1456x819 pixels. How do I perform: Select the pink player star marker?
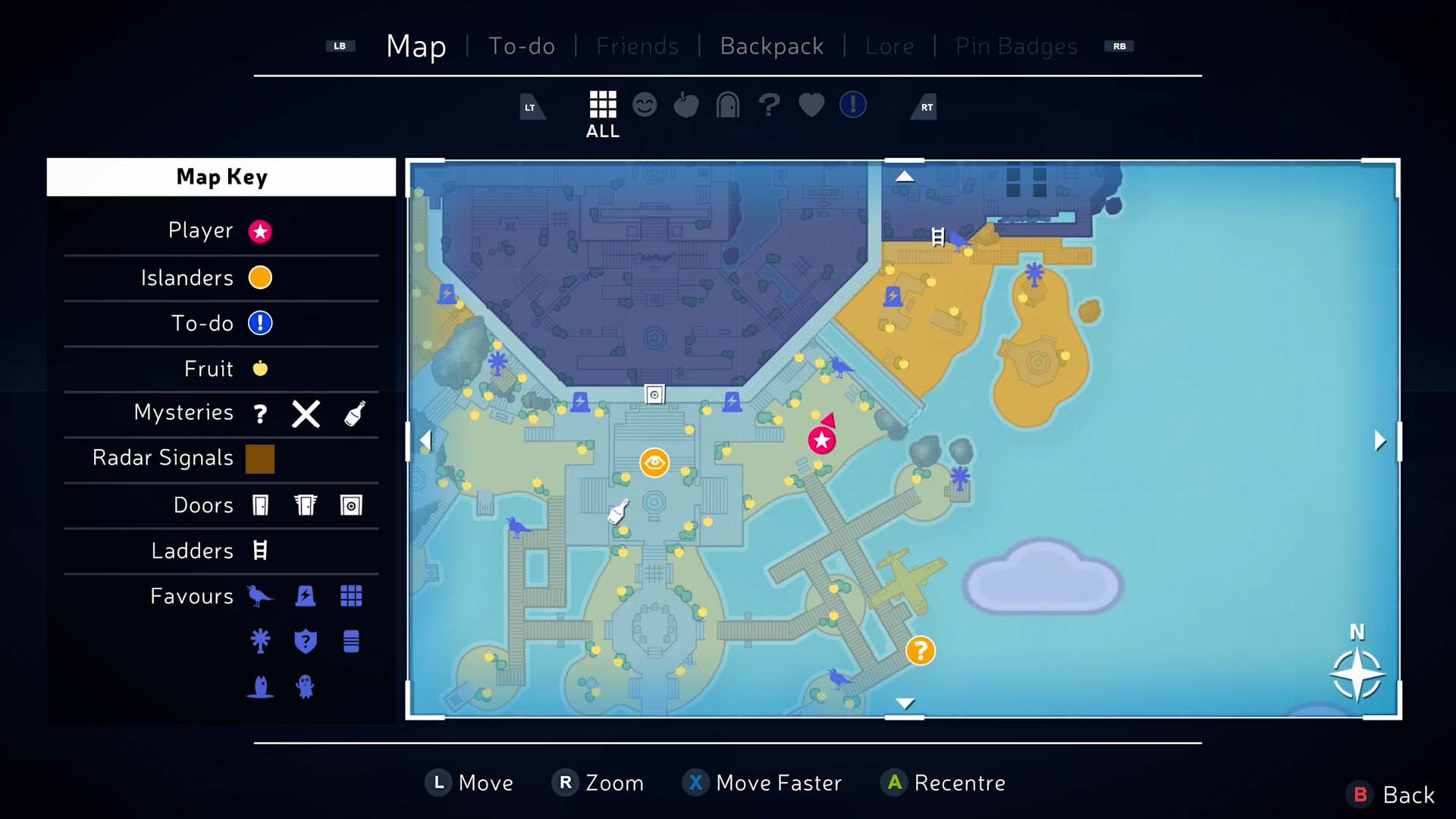(x=821, y=440)
